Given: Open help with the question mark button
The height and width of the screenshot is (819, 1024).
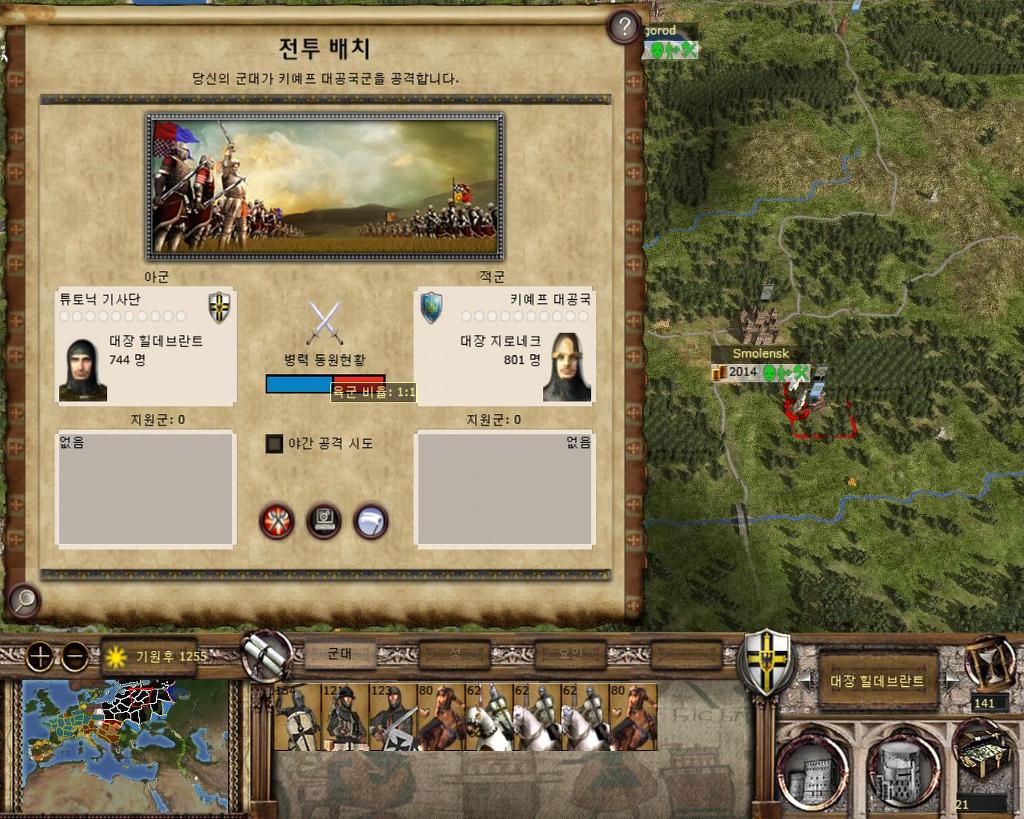Looking at the screenshot, I should (625, 27).
